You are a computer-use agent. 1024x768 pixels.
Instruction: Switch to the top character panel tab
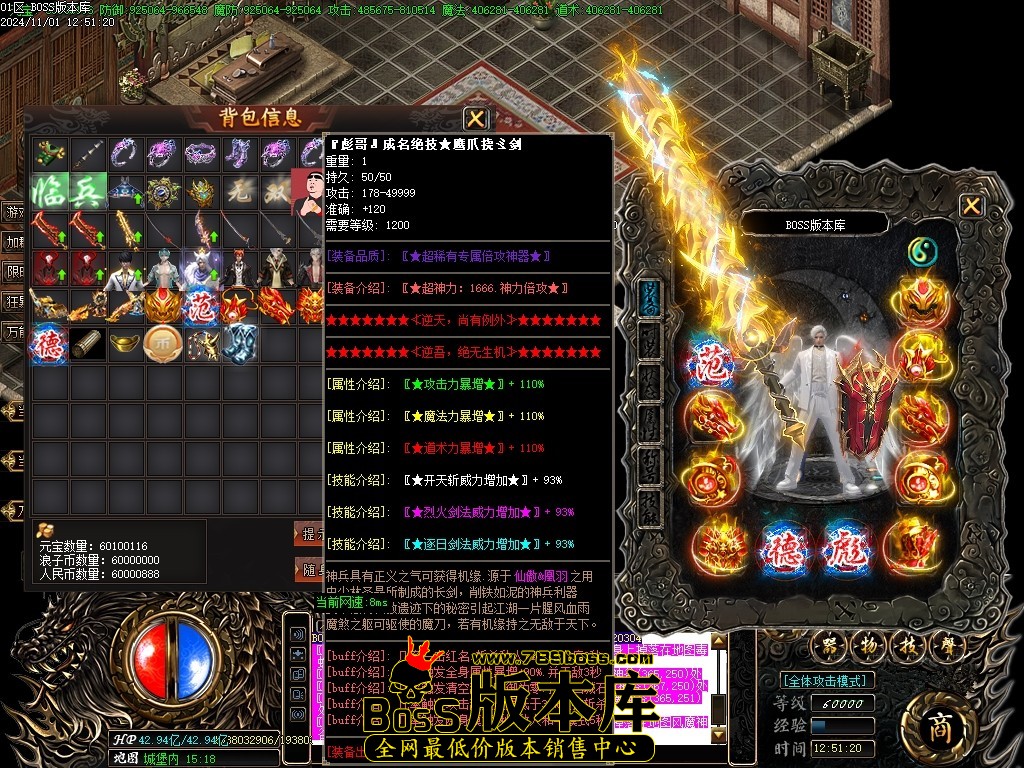pyautogui.click(x=650, y=298)
